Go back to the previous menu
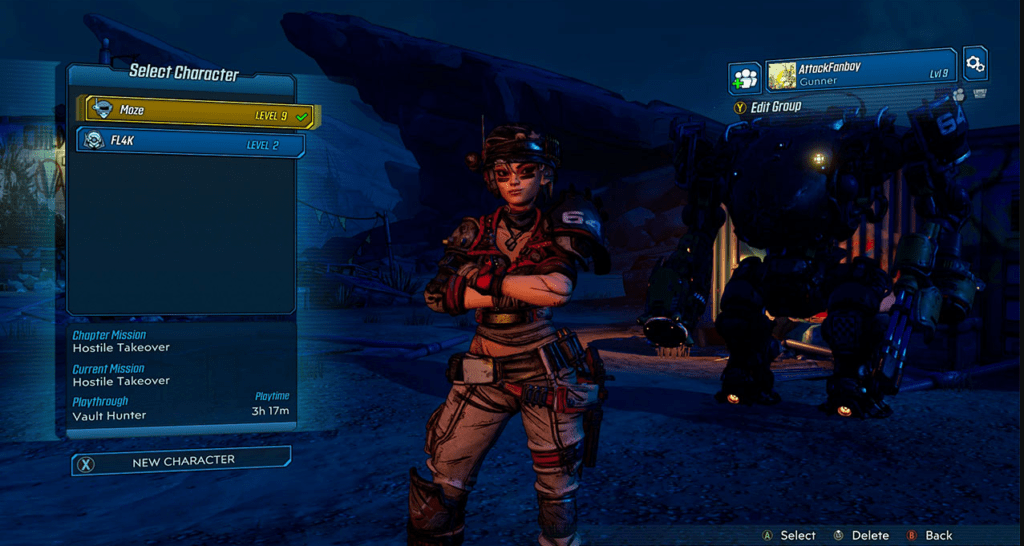Viewport: 1024px width, 546px height. click(930, 535)
